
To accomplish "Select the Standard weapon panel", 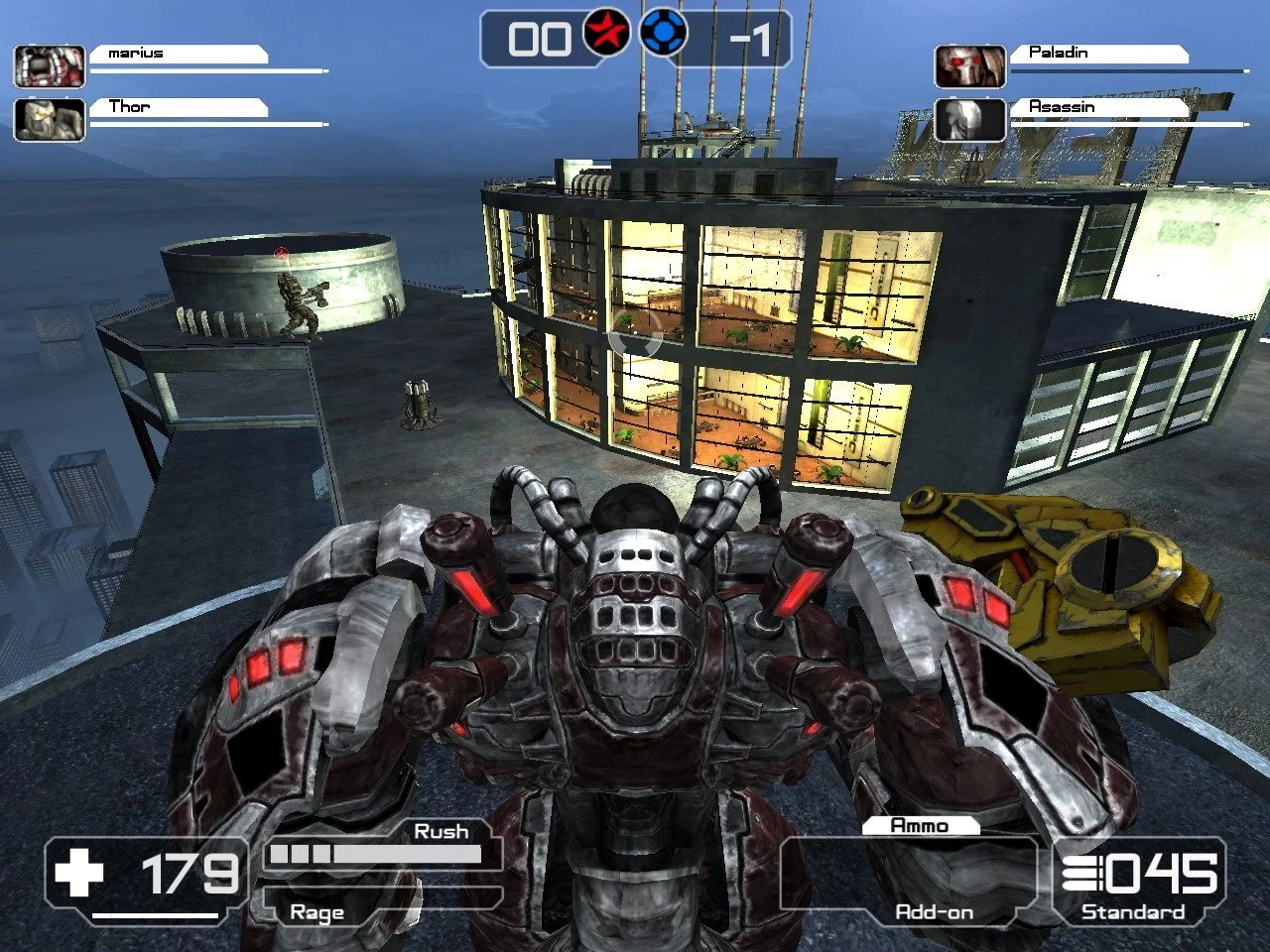I will (x=1138, y=881).
